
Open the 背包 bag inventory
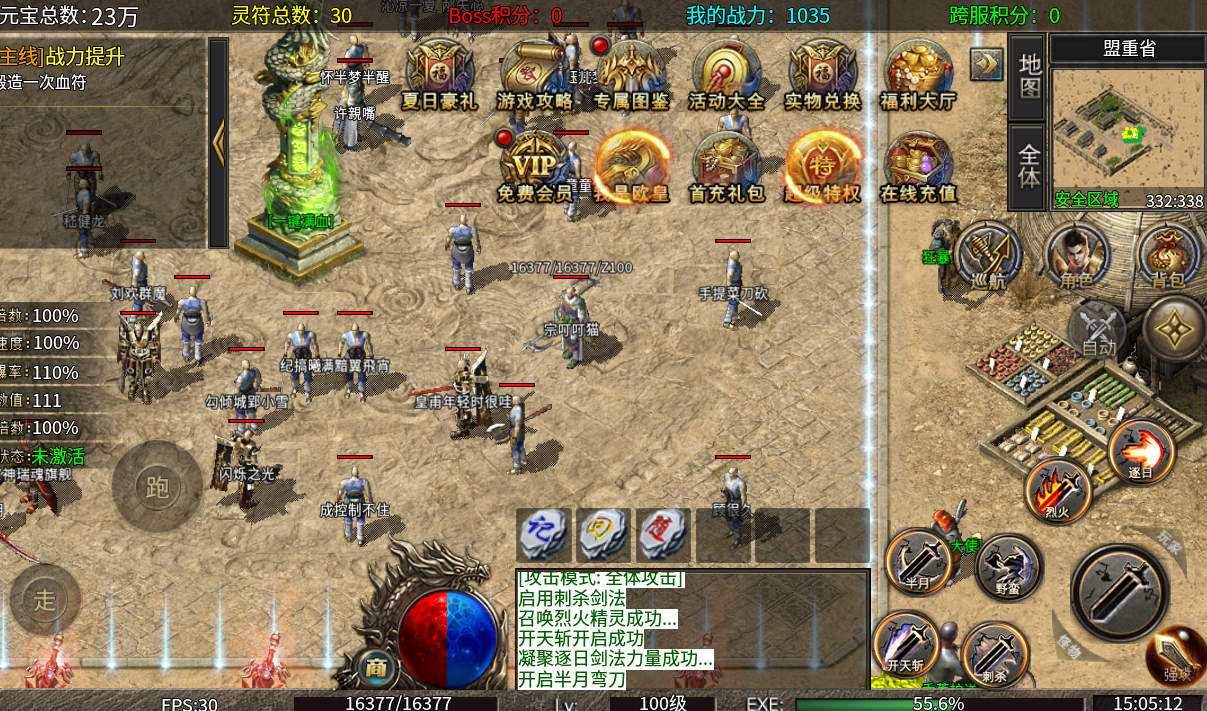1168,254
